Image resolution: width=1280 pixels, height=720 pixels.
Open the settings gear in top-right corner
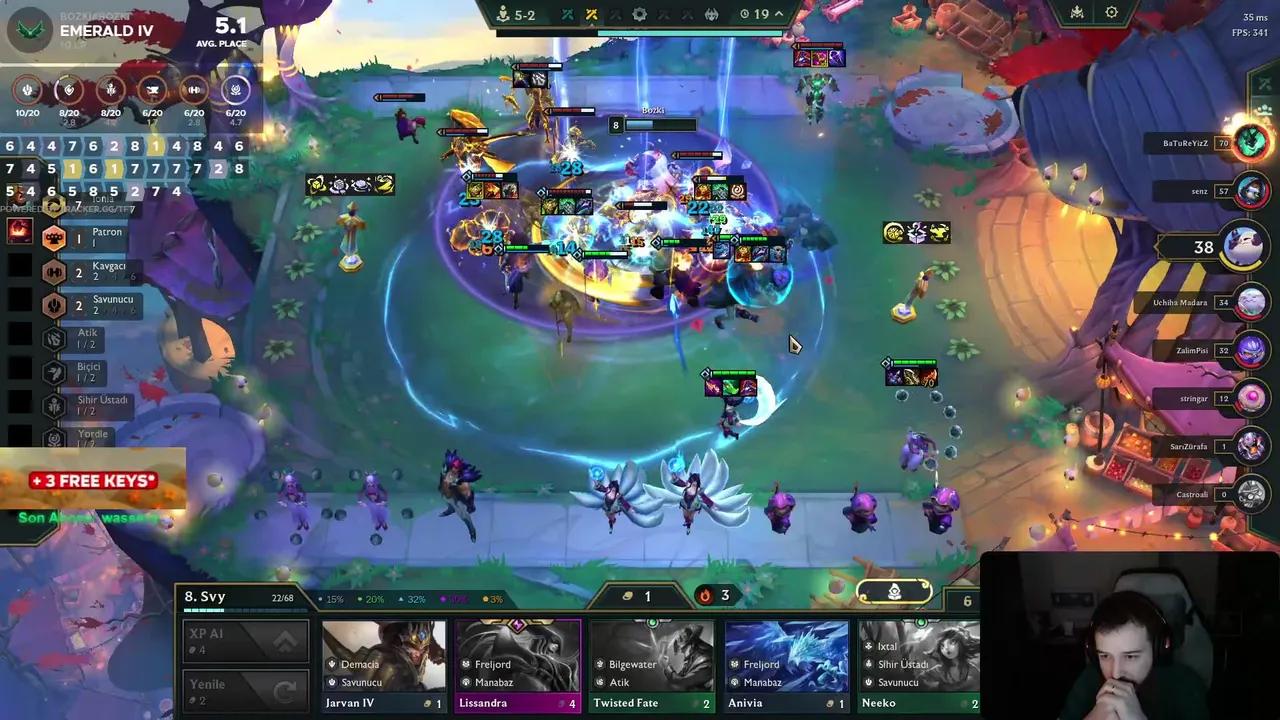click(1112, 12)
